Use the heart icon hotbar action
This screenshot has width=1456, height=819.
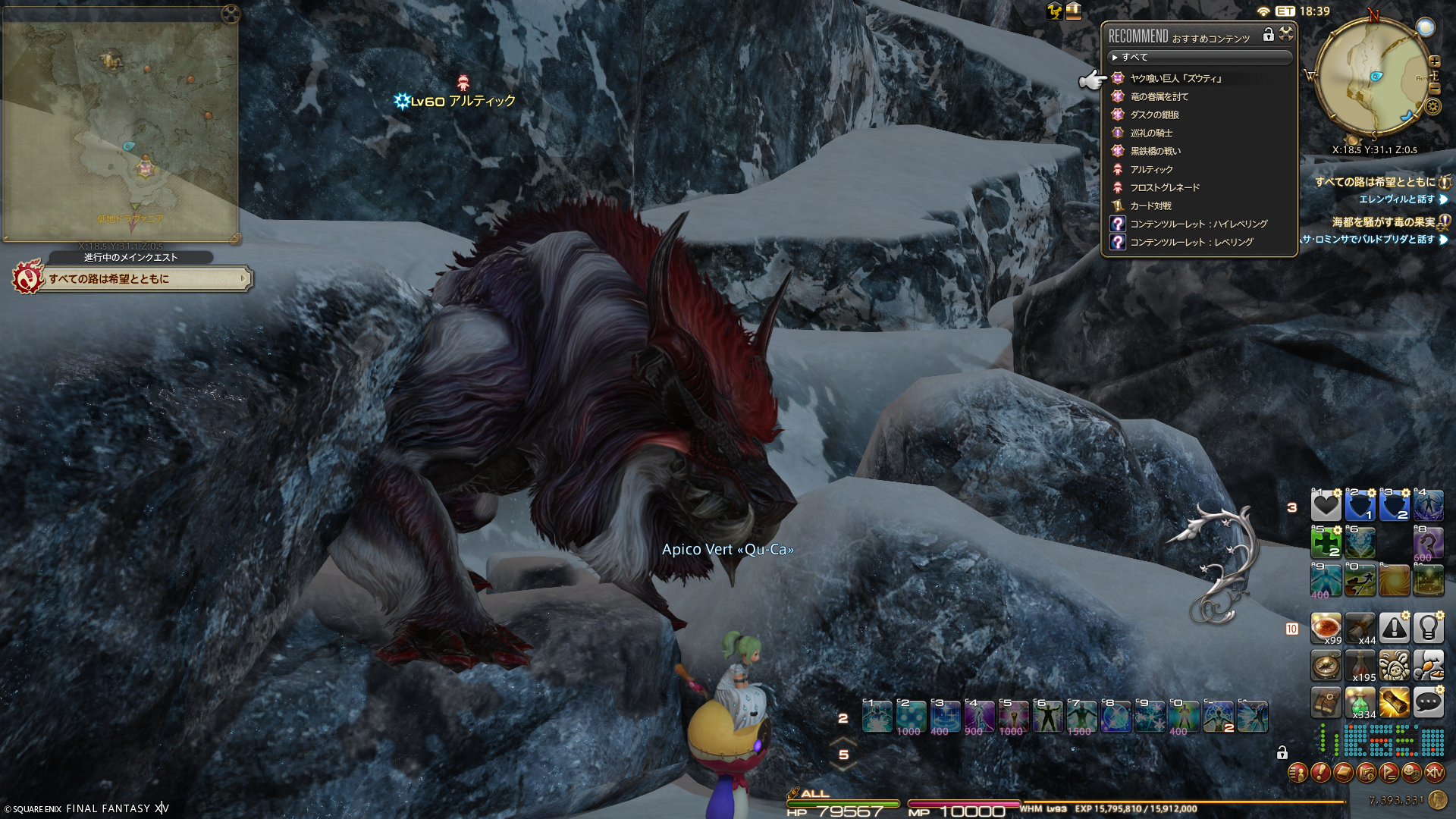pyautogui.click(x=1326, y=506)
